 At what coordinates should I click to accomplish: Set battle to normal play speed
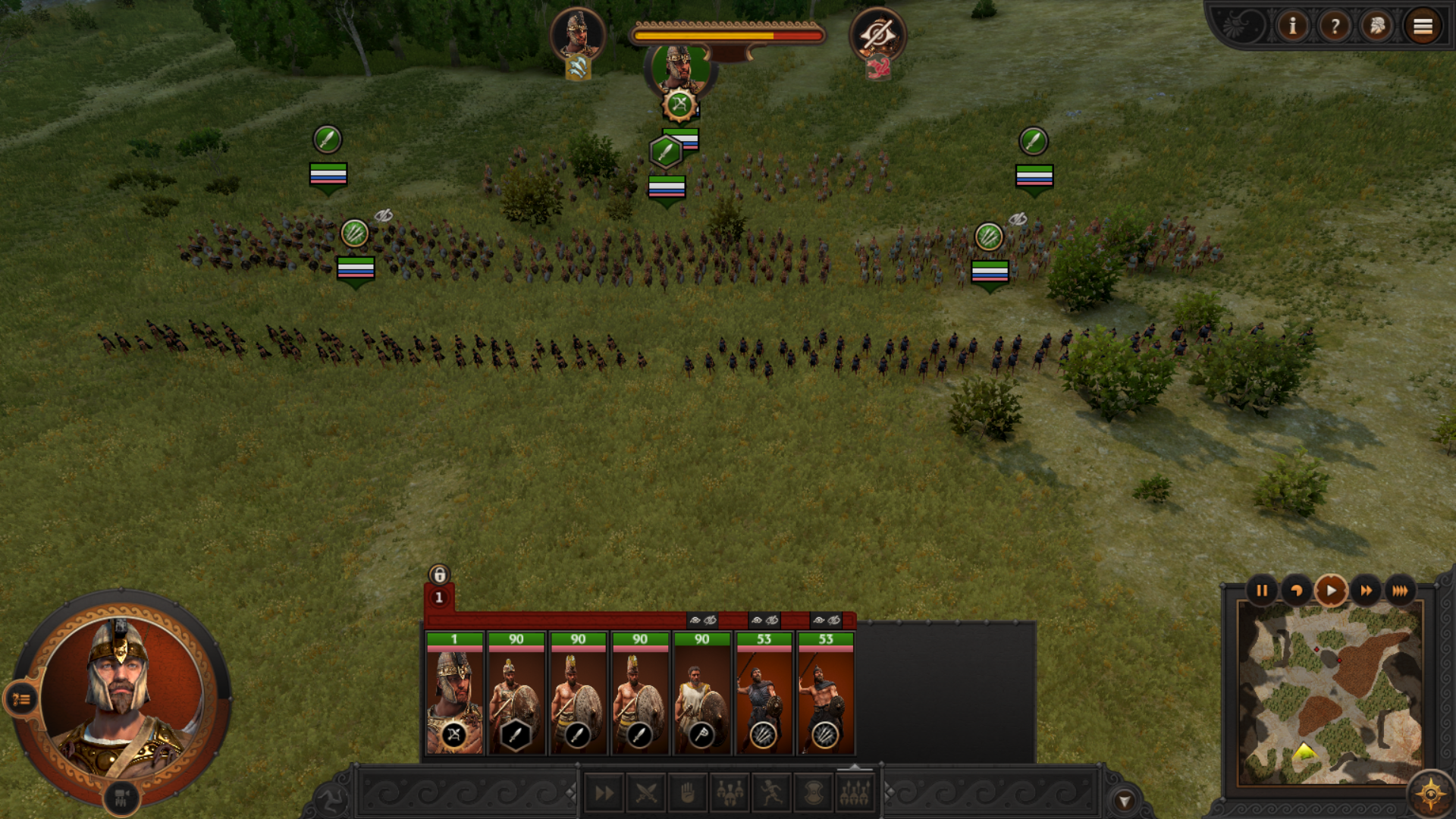click(x=1331, y=591)
